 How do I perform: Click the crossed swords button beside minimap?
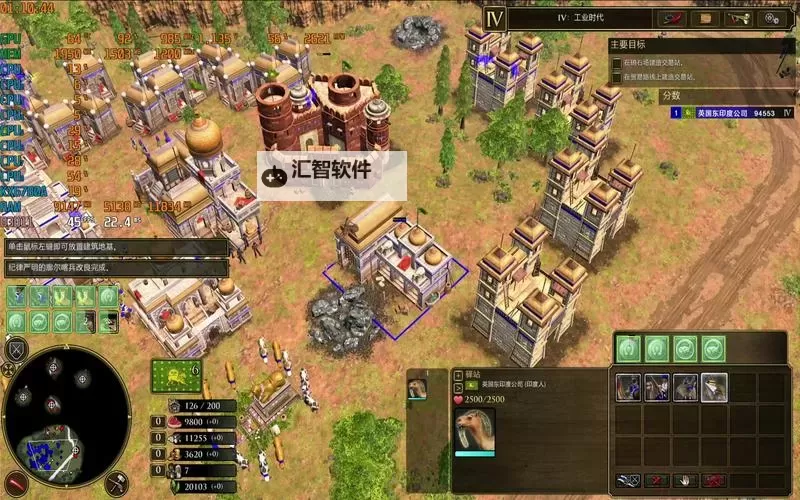tap(15, 350)
